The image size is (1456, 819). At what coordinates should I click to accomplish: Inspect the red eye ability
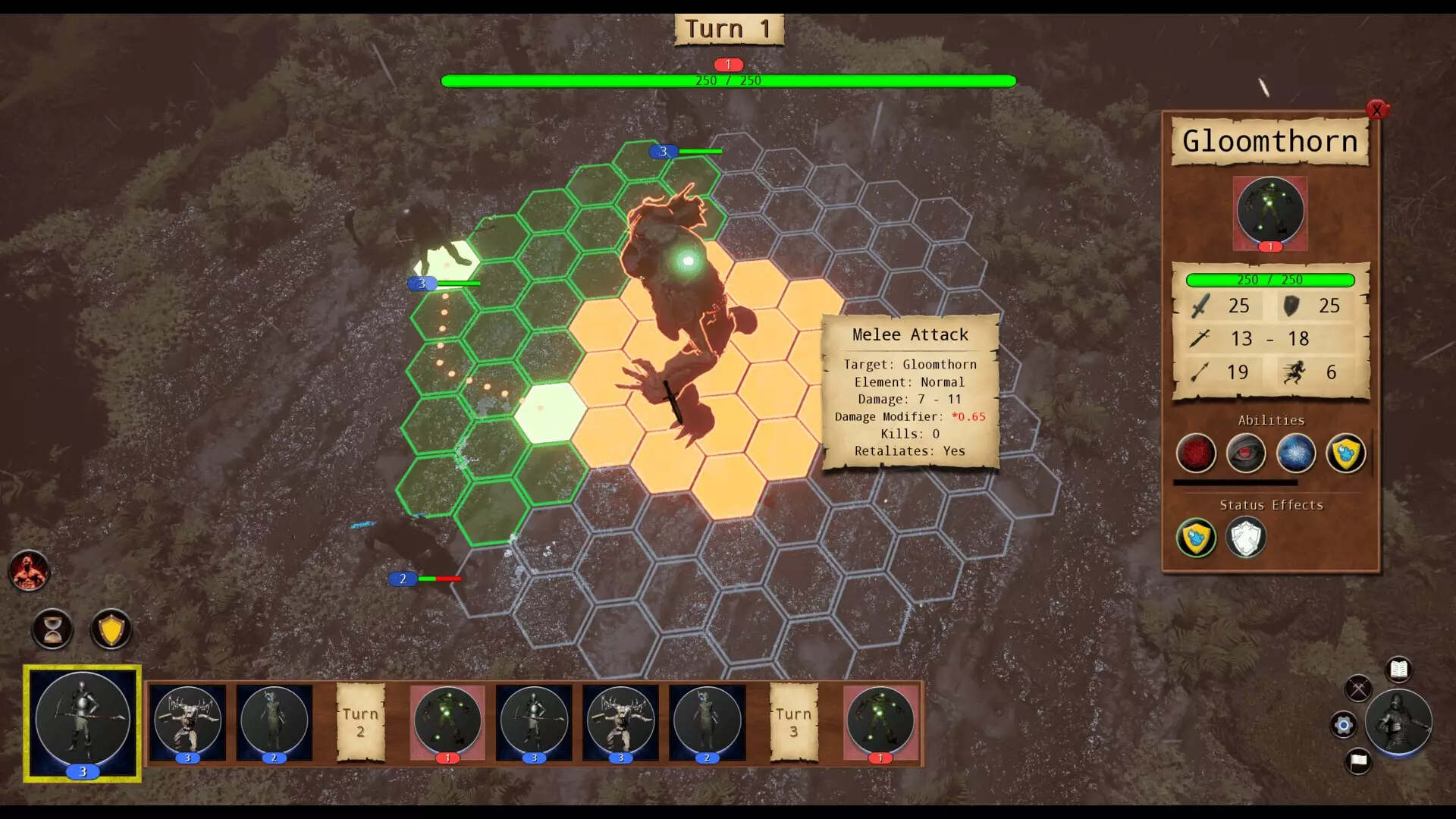tap(1246, 453)
